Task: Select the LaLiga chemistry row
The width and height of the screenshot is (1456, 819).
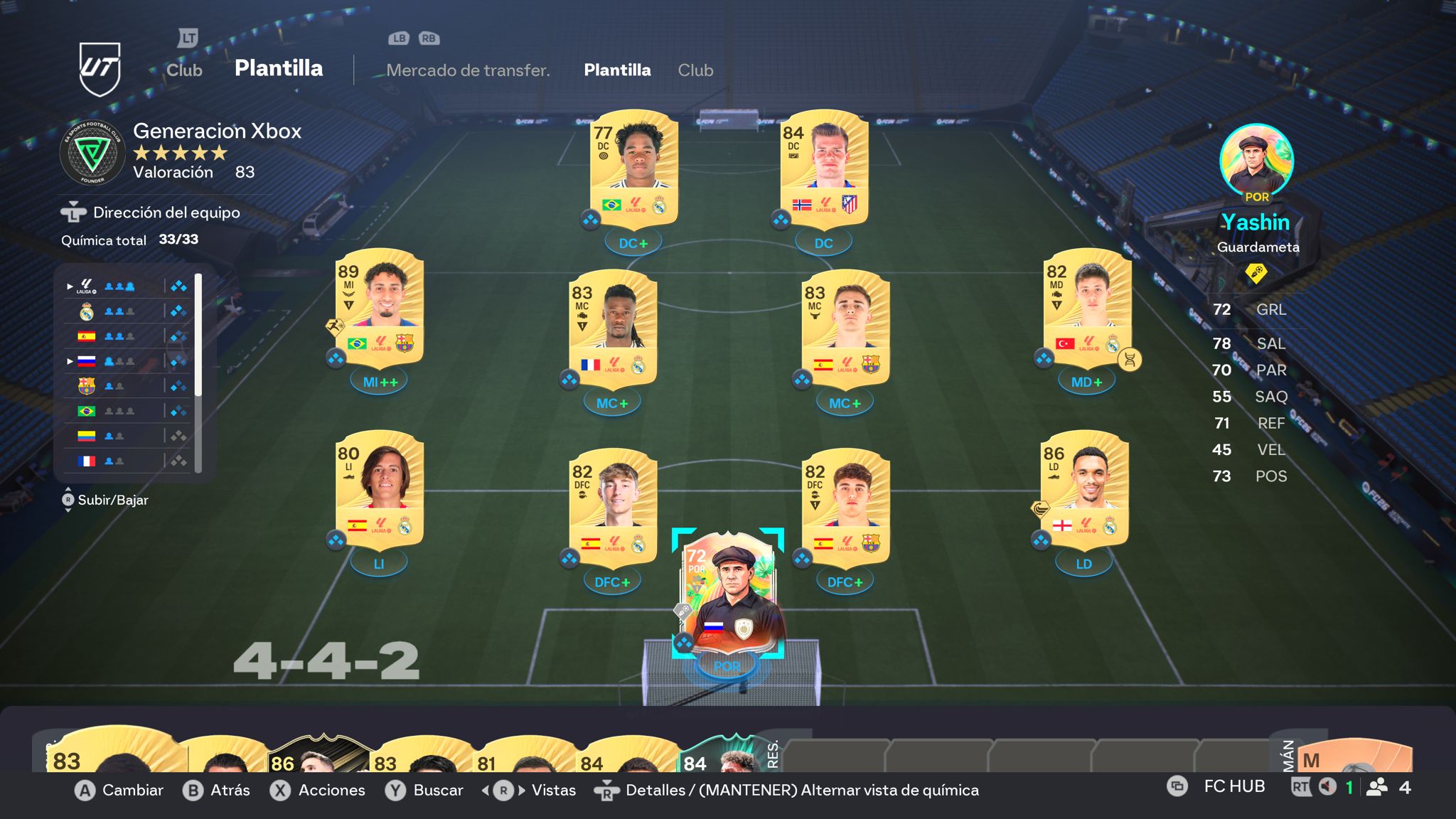Action: (126, 287)
